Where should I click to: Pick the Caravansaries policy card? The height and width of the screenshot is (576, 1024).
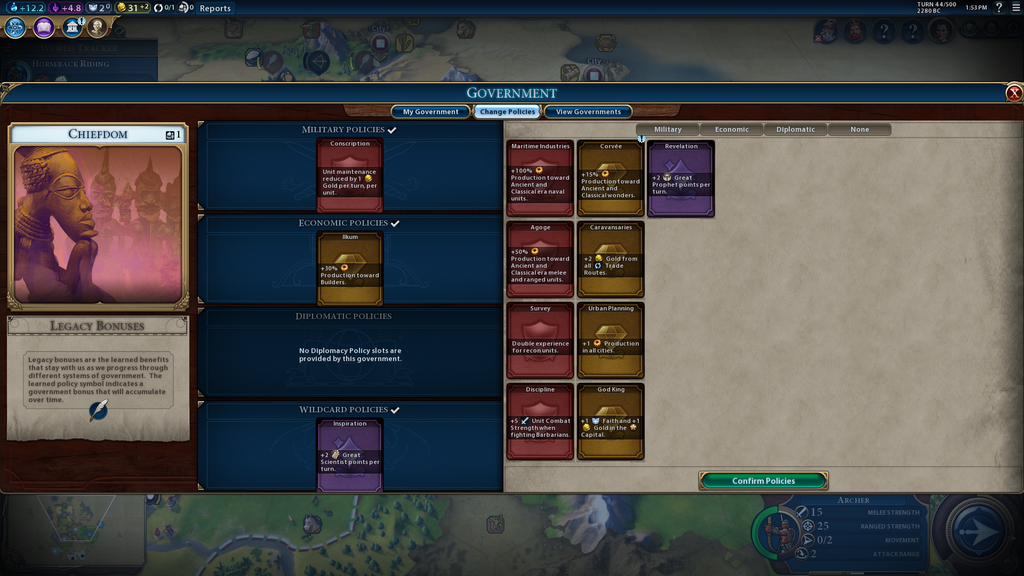click(610, 259)
